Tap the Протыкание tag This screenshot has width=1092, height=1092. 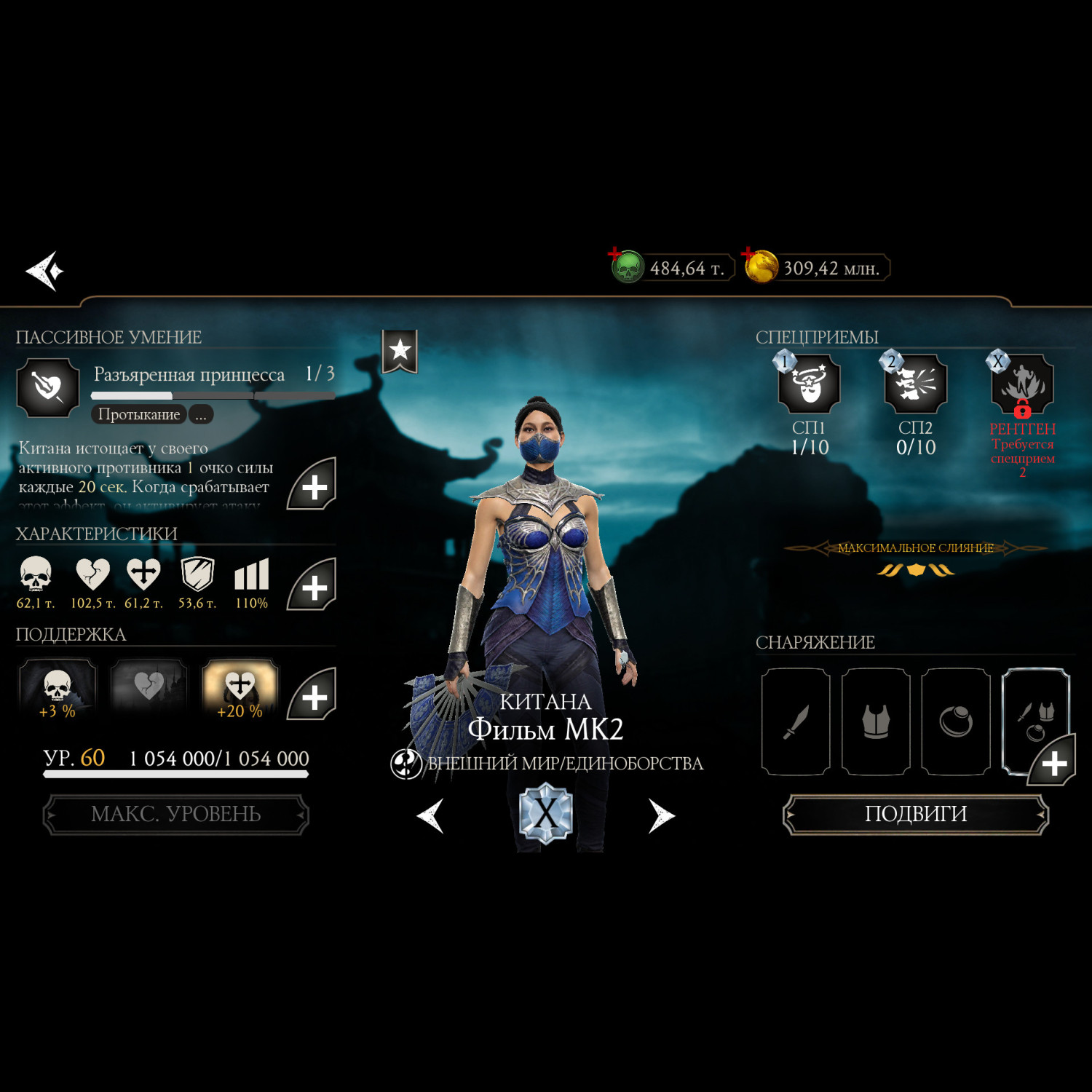[x=138, y=415]
